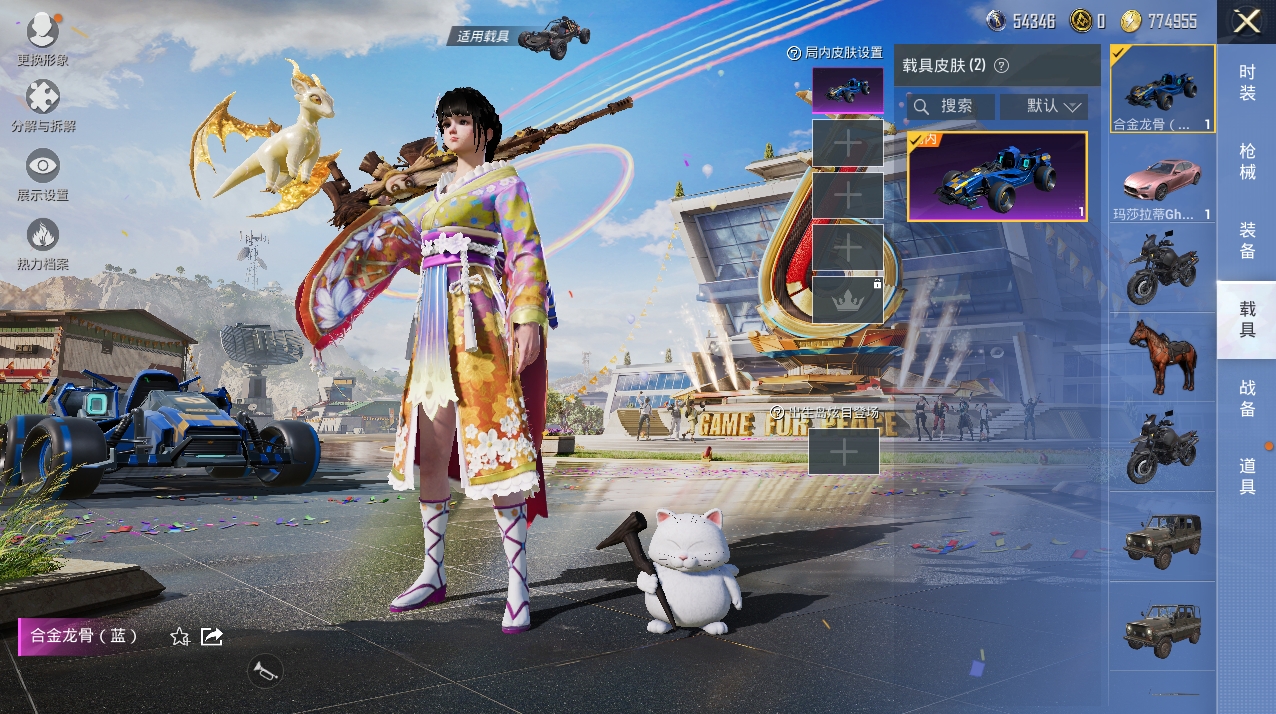
Task: Click the locked crown skin slot
Action: [847, 299]
